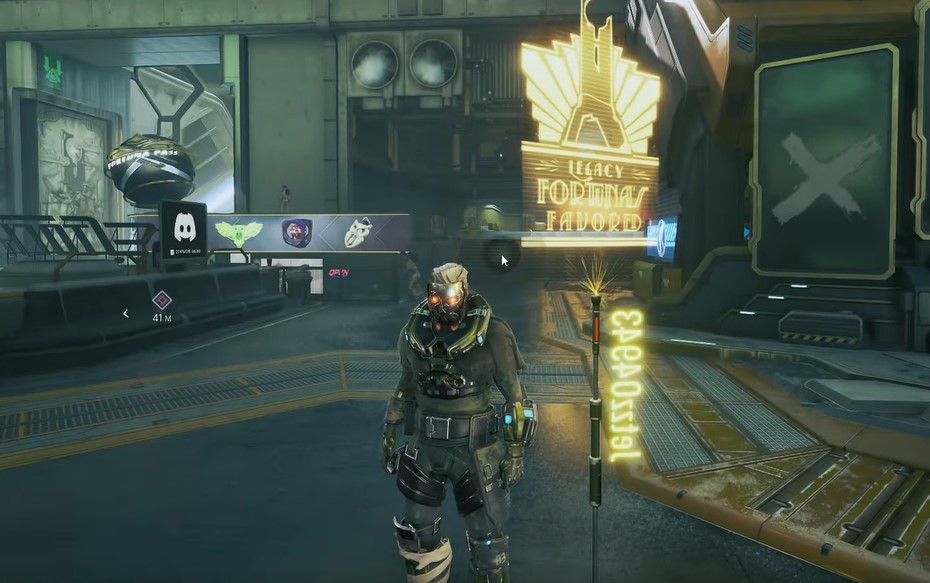Viewport: 930px width, 583px height.
Task: Click the diamond waypoint marker showing 41 M
Action: (x=161, y=299)
